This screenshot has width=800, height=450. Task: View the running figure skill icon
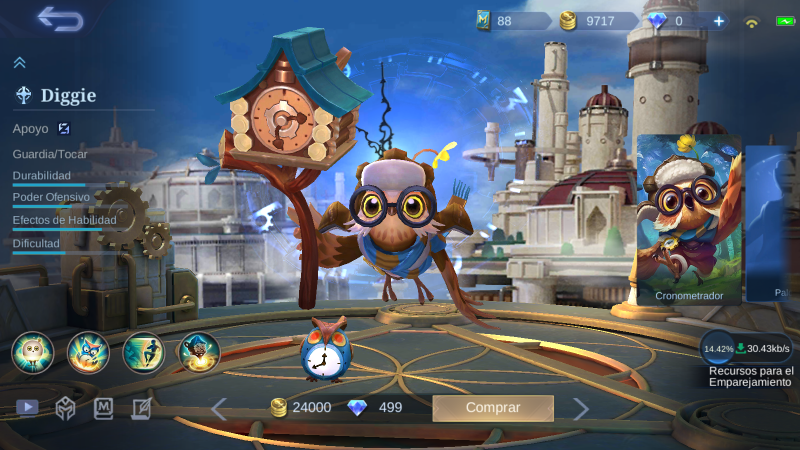(x=143, y=352)
